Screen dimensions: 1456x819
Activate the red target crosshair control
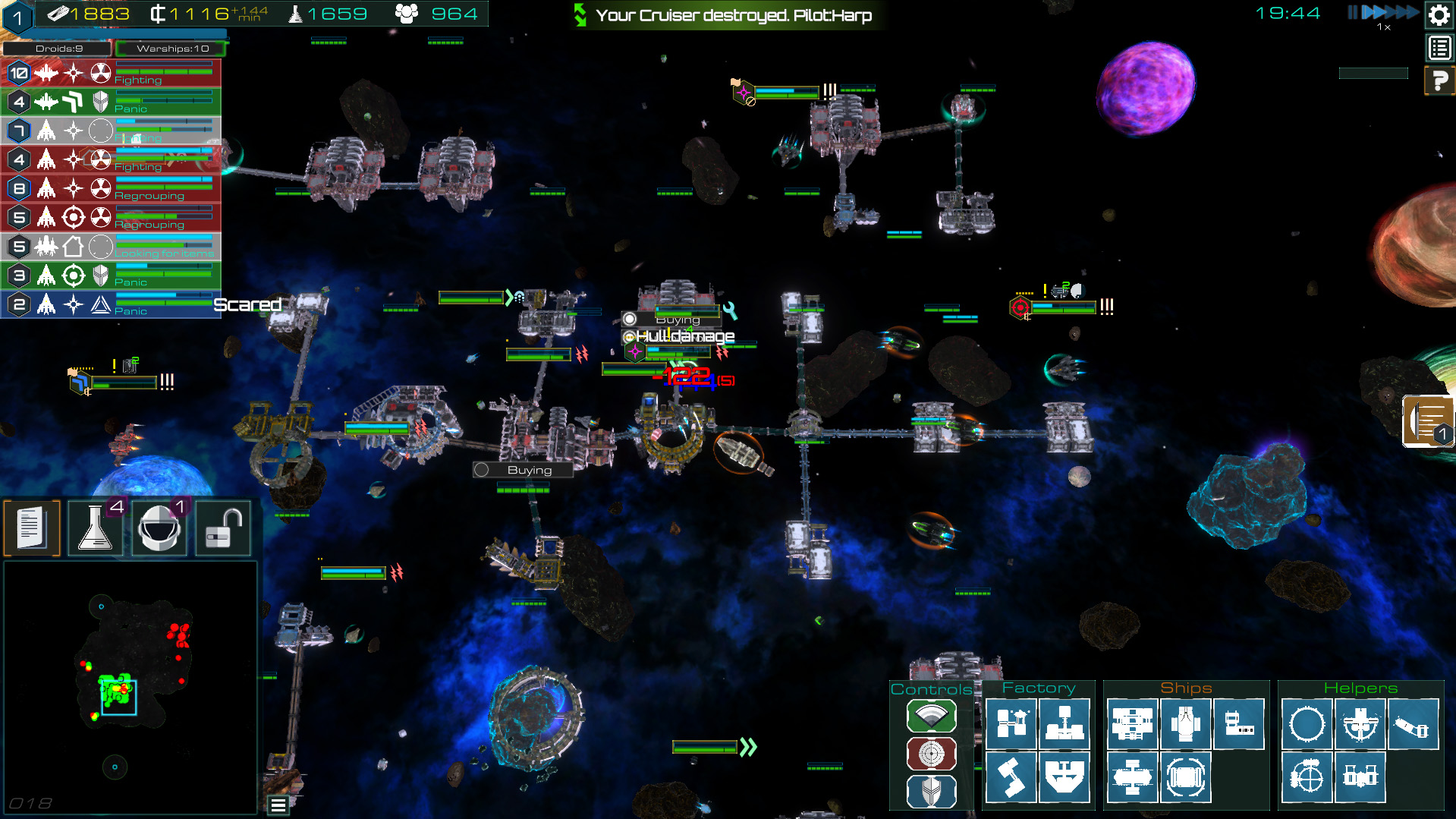tap(931, 754)
